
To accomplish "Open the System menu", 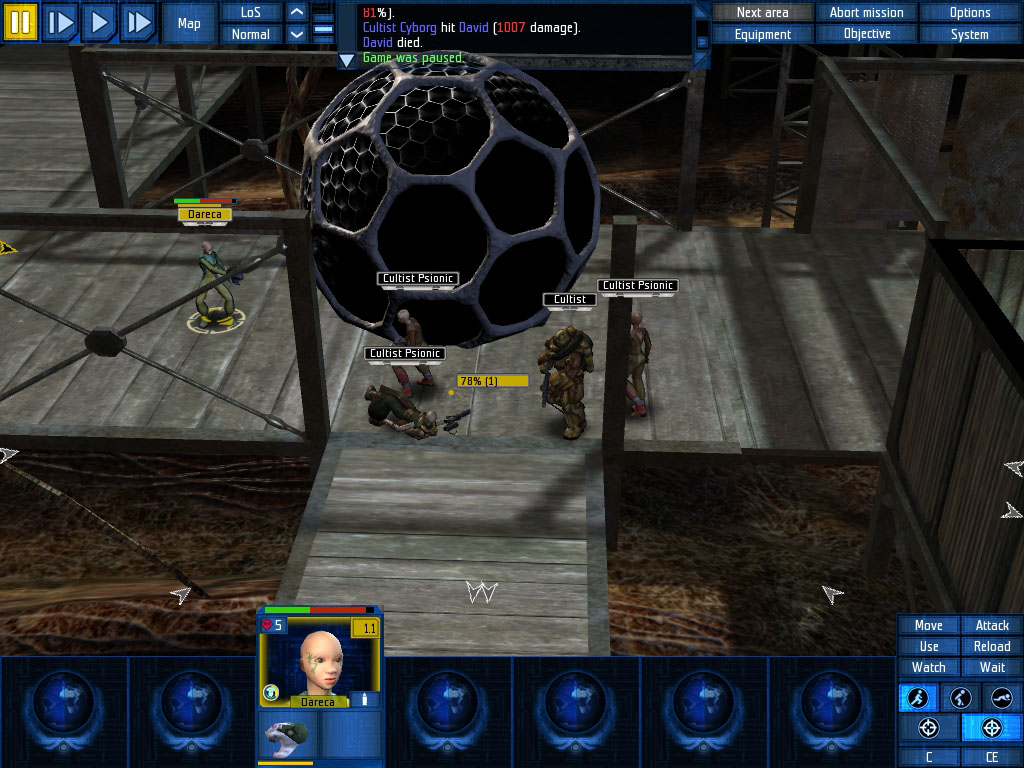I will [x=969, y=34].
